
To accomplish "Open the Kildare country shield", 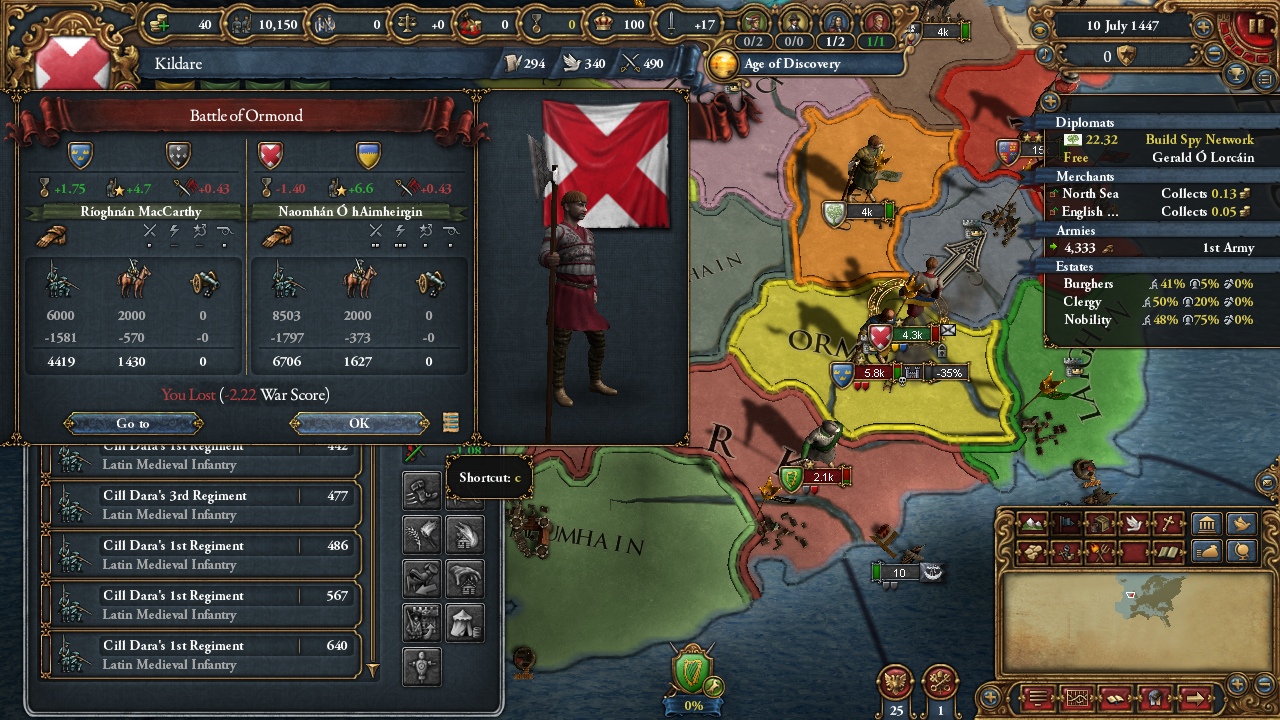I will (70, 62).
